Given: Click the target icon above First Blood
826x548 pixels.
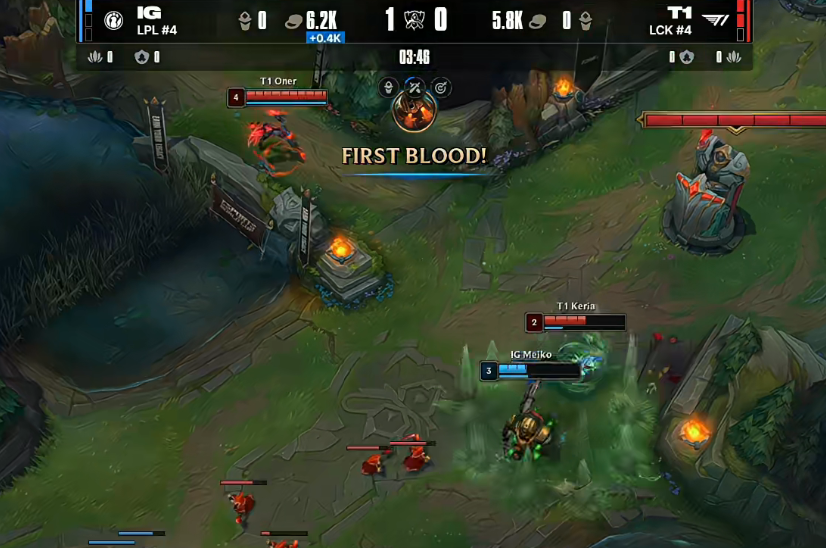Looking at the screenshot, I should pyautogui.click(x=440, y=88).
